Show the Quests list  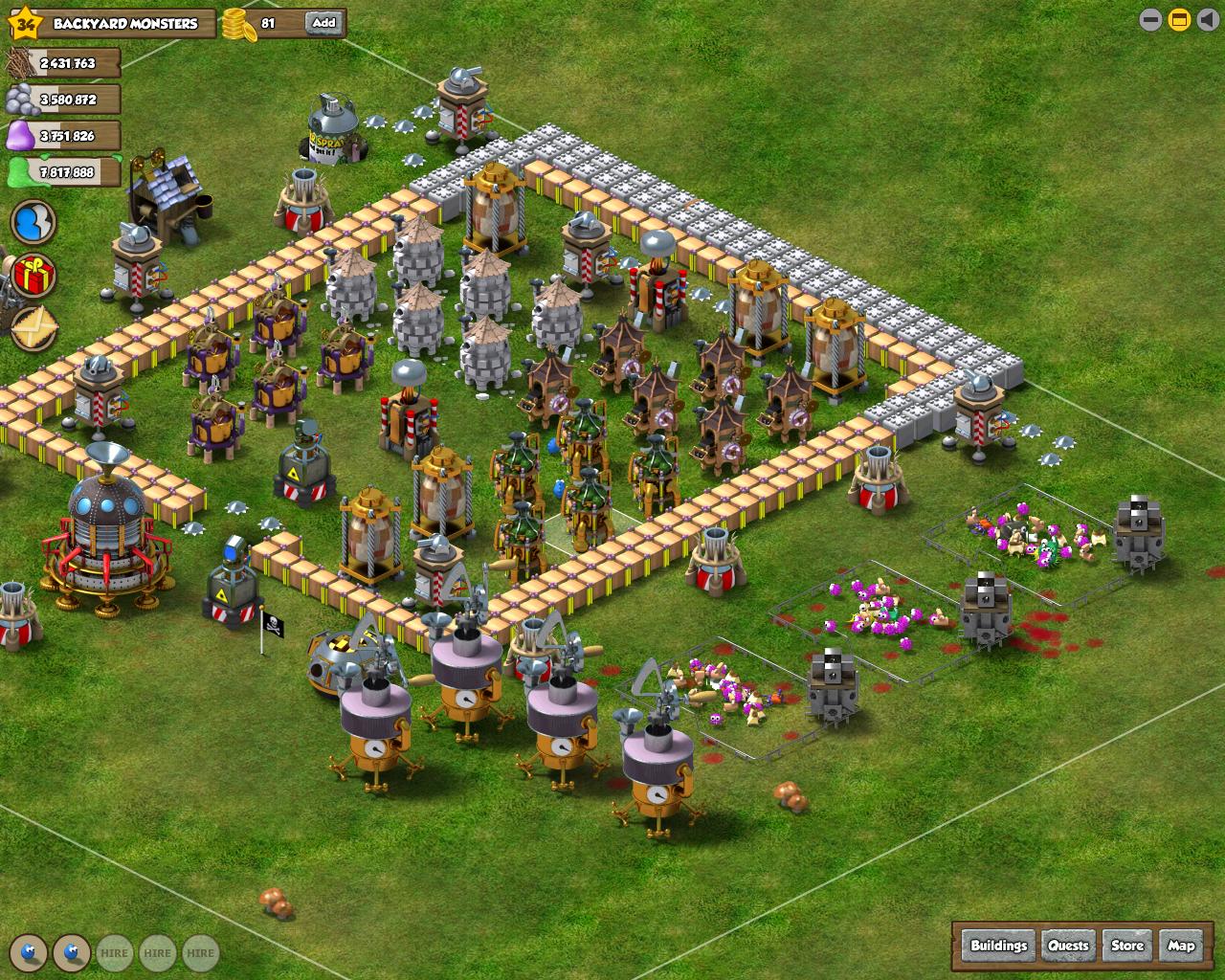pos(1068,946)
